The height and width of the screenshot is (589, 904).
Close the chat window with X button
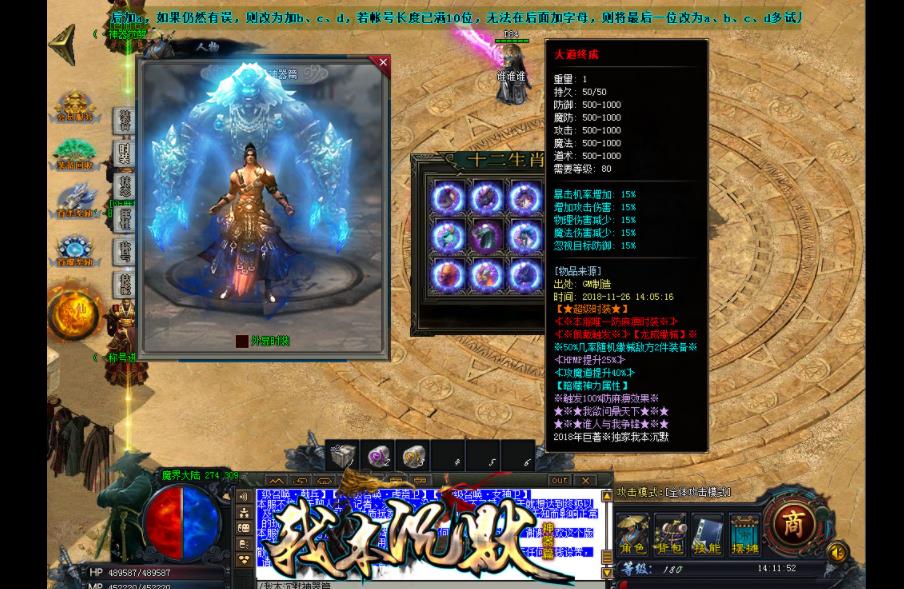(x=586, y=481)
